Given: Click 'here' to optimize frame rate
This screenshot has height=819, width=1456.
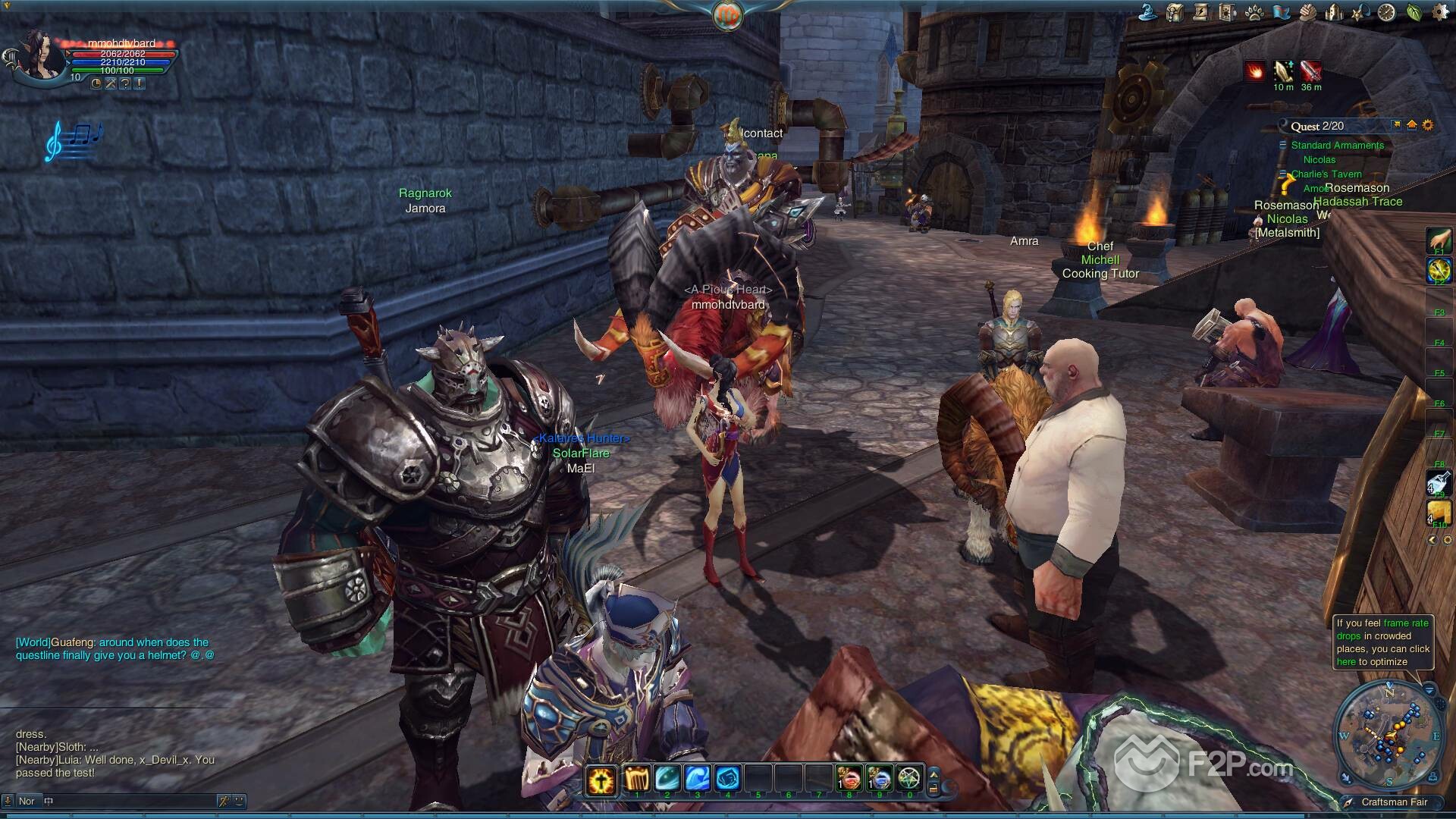Looking at the screenshot, I should coord(1345,662).
